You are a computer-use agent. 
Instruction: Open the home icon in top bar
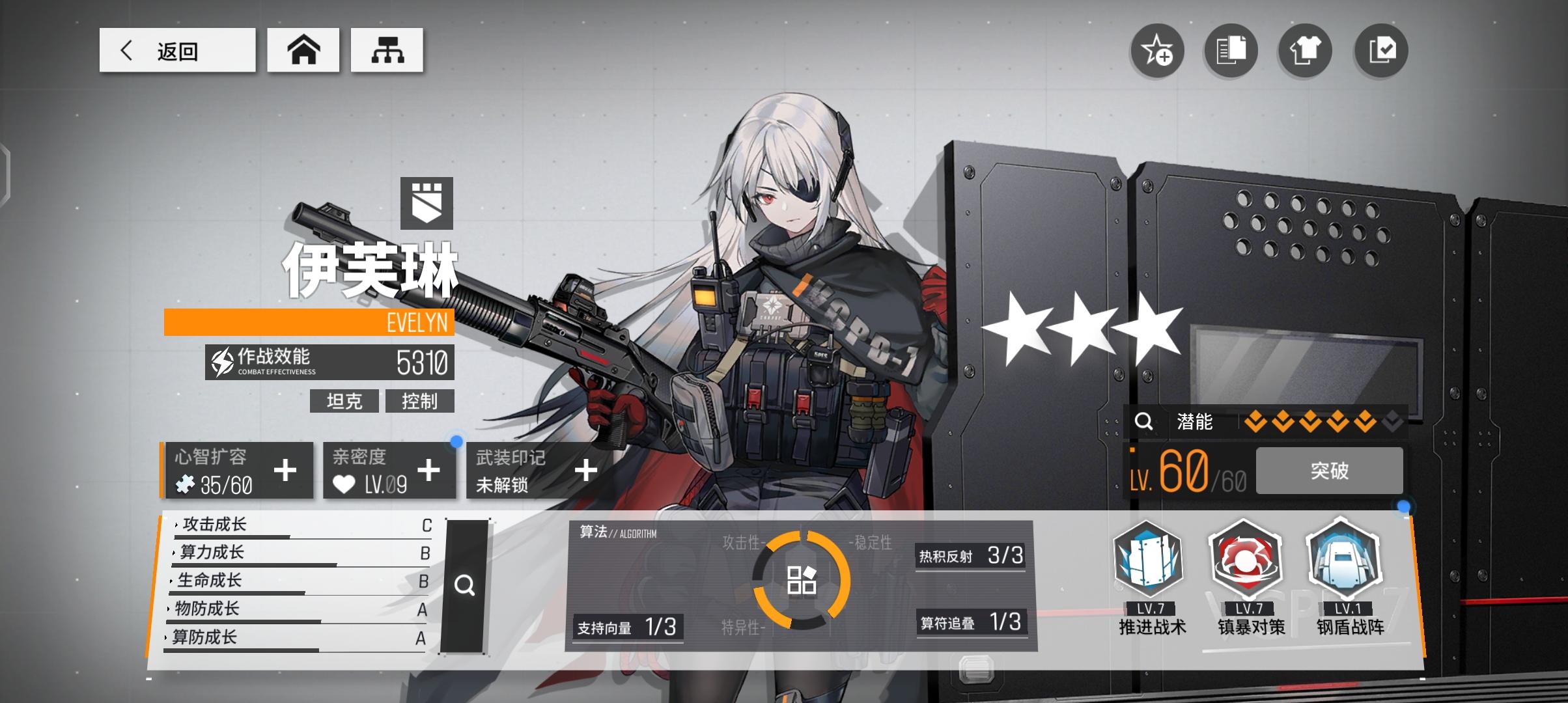[303, 49]
